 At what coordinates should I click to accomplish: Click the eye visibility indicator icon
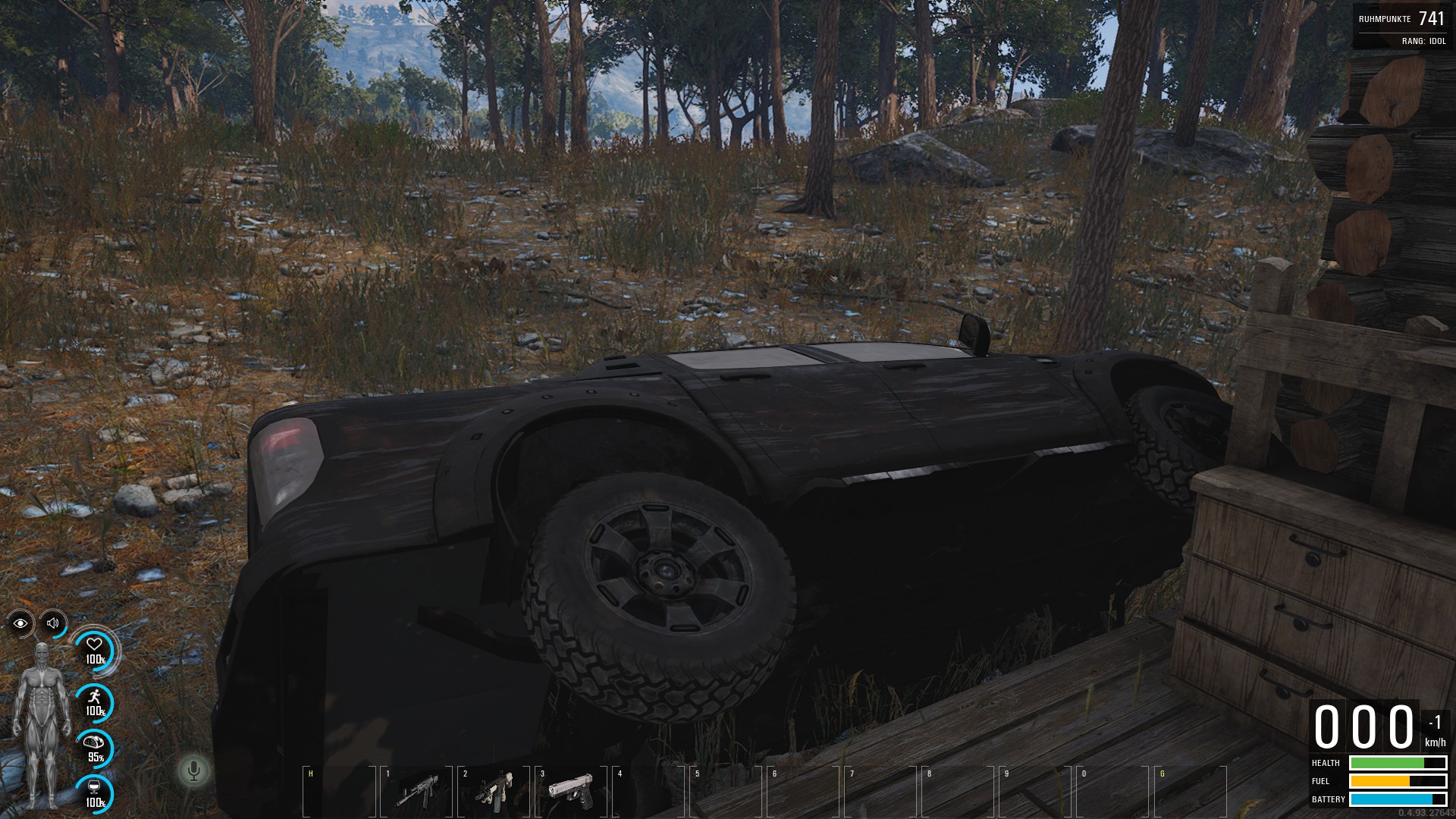[x=20, y=623]
